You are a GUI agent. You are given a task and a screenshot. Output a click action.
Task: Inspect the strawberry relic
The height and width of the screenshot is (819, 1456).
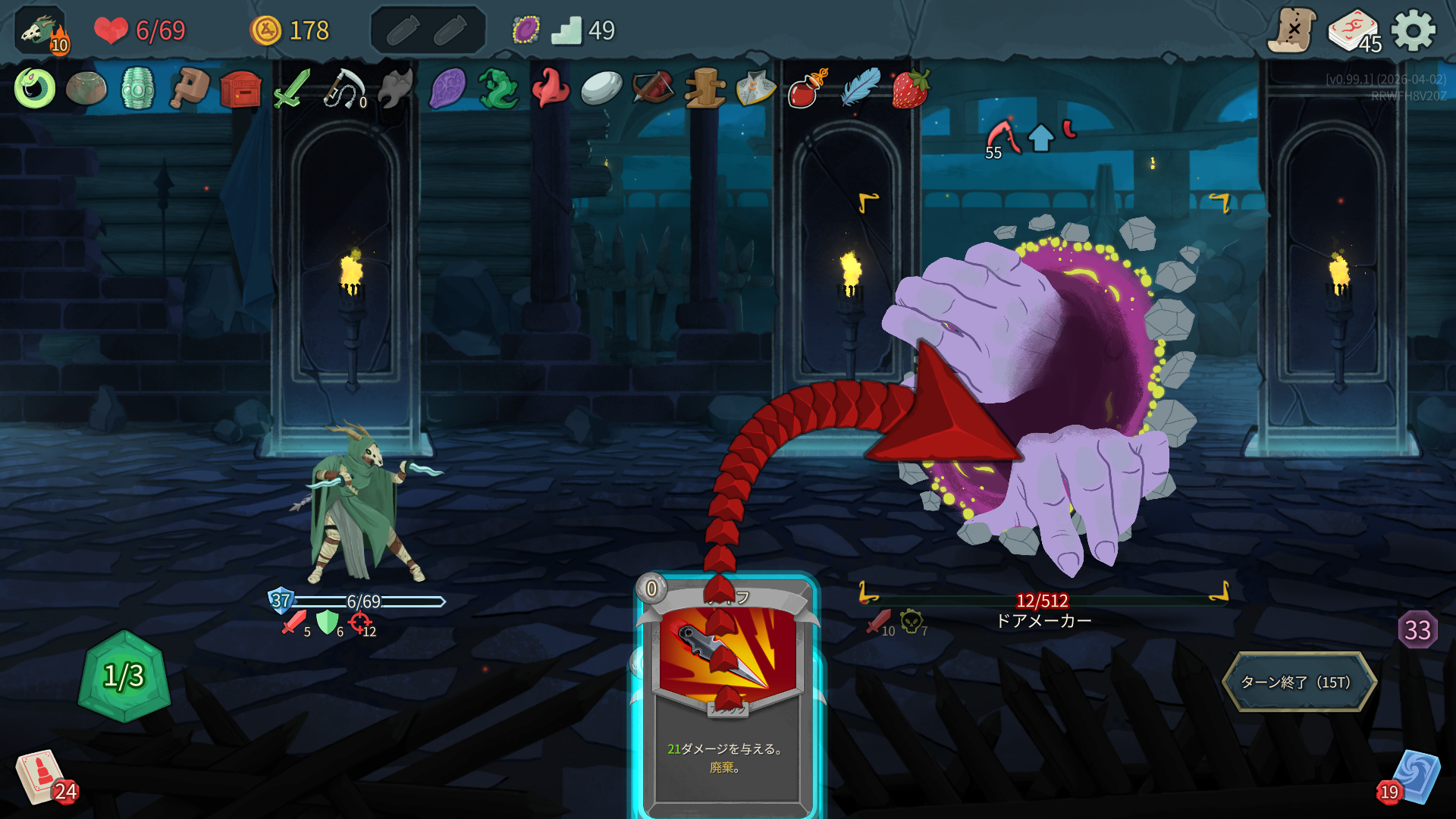(911, 89)
